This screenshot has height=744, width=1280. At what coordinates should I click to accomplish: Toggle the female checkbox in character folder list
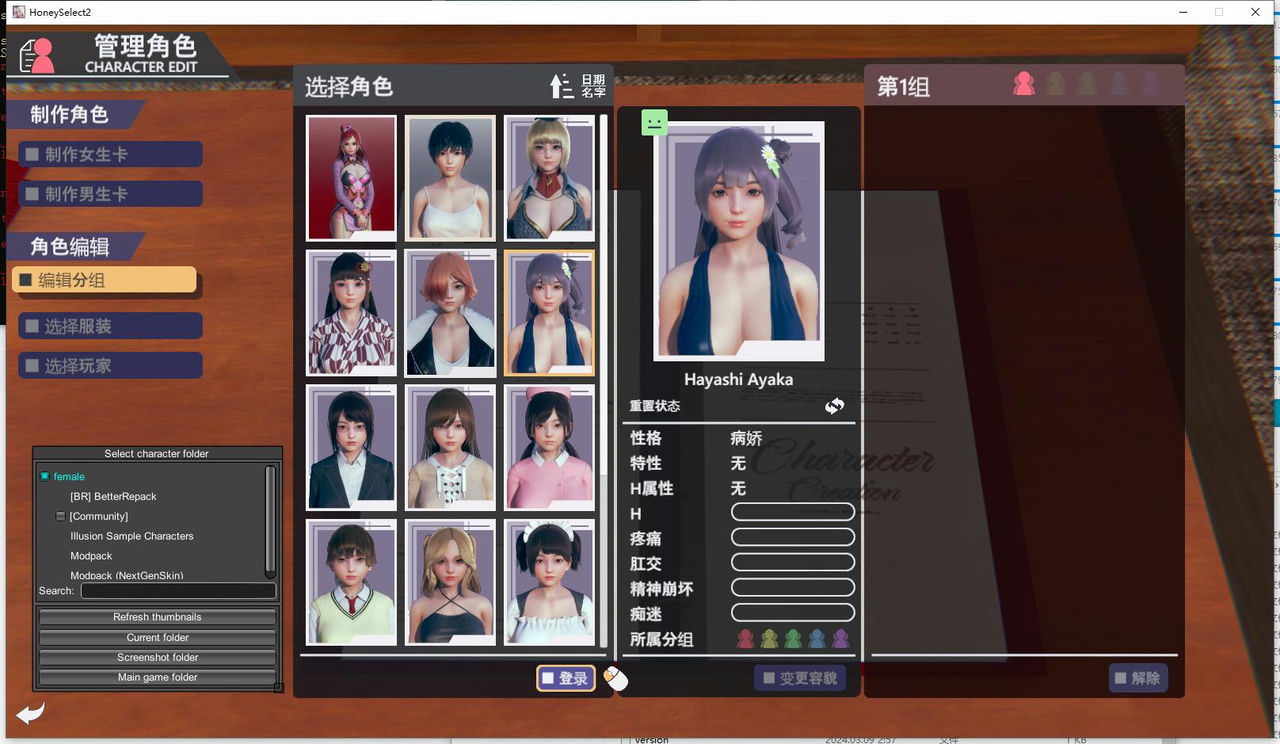[x=44, y=476]
